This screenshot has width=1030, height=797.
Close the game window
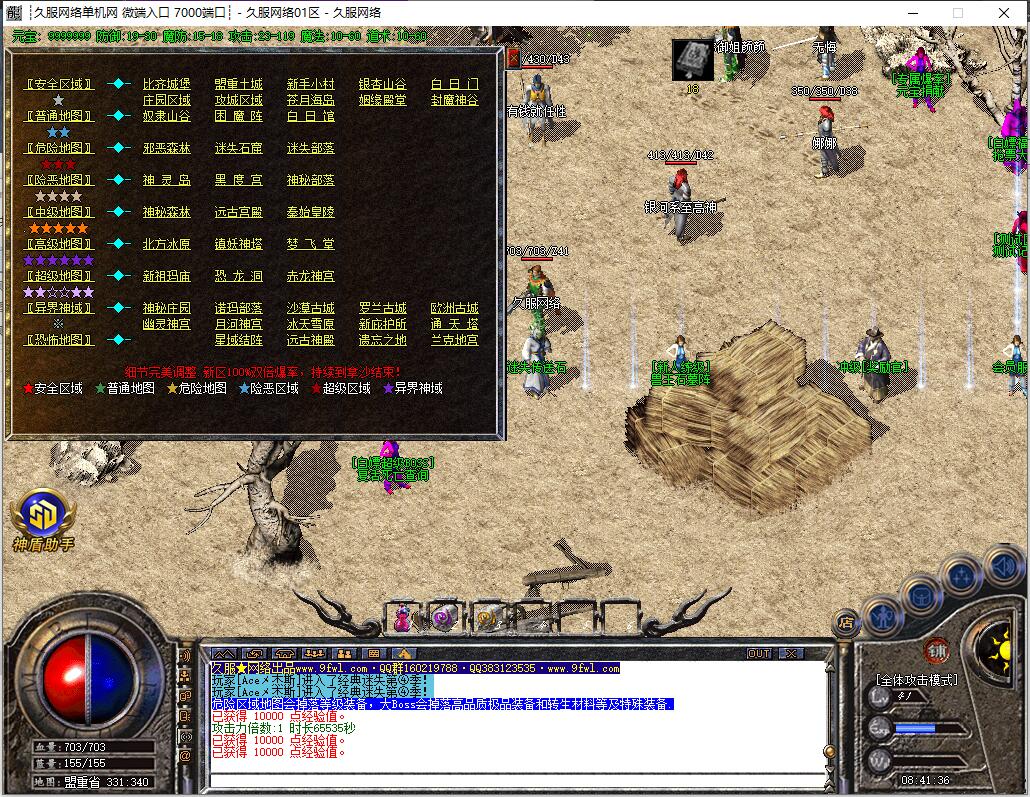coord(1003,12)
